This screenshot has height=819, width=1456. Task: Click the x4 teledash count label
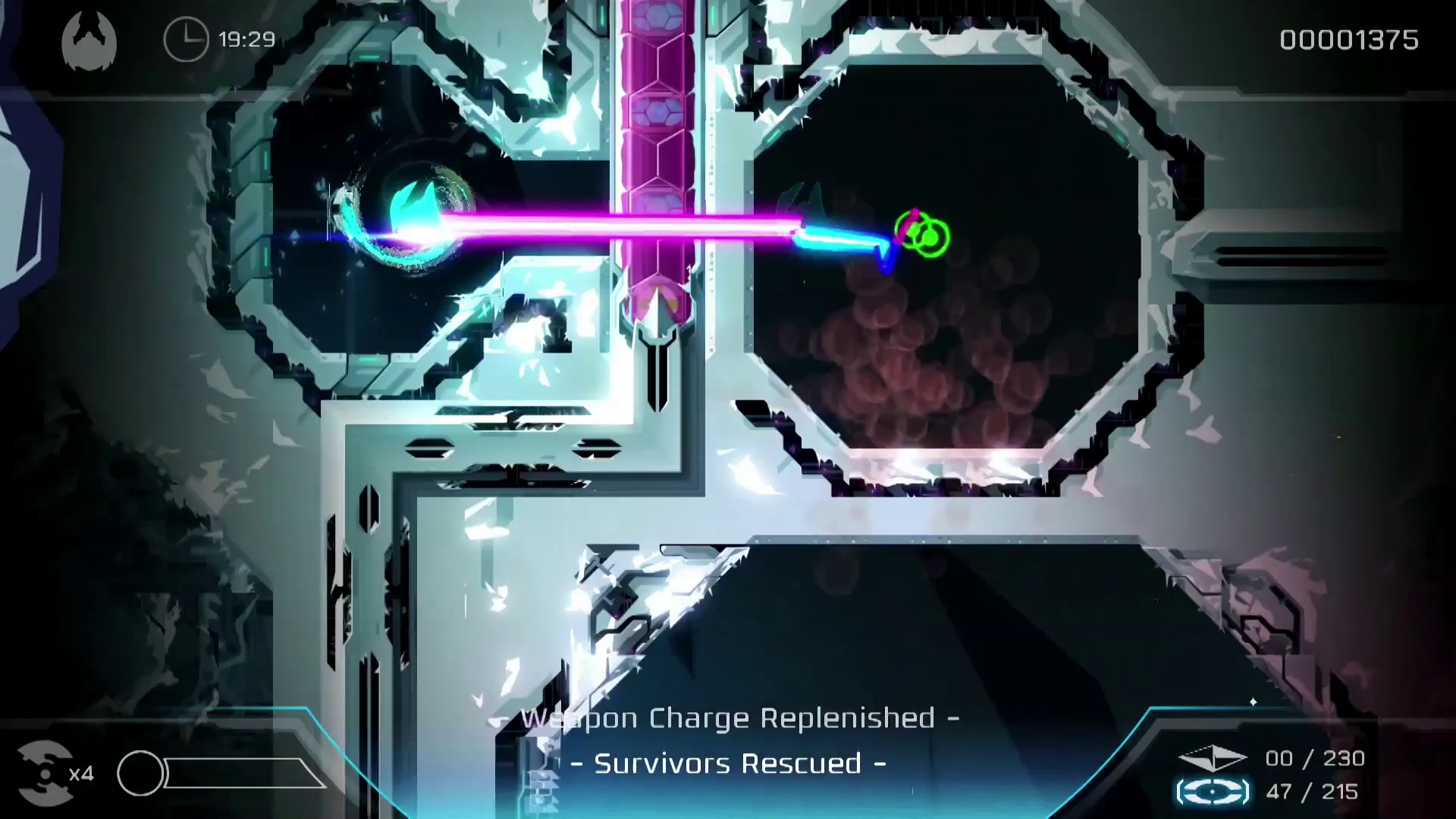pos(80,775)
